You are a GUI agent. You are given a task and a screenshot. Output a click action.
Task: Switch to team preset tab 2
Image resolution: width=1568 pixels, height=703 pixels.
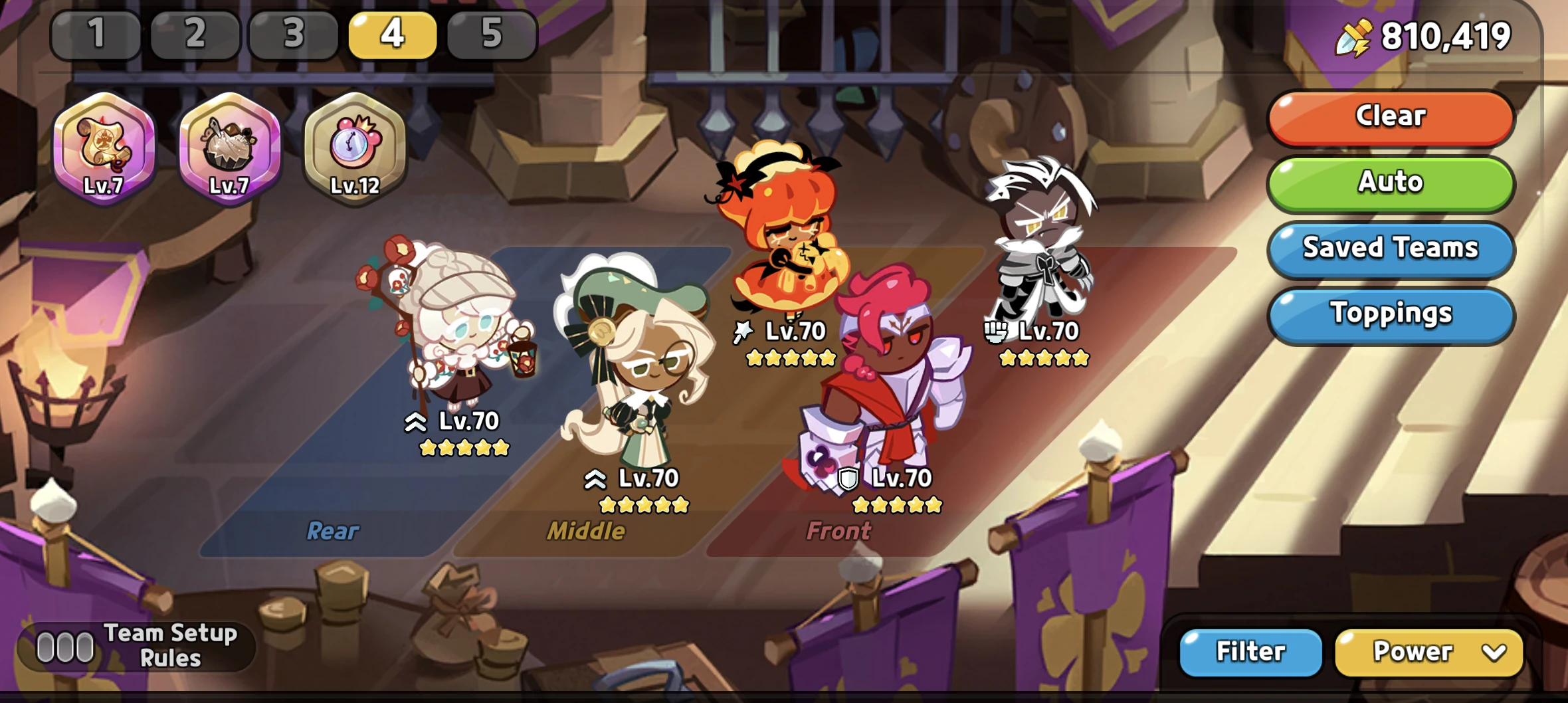195,37
